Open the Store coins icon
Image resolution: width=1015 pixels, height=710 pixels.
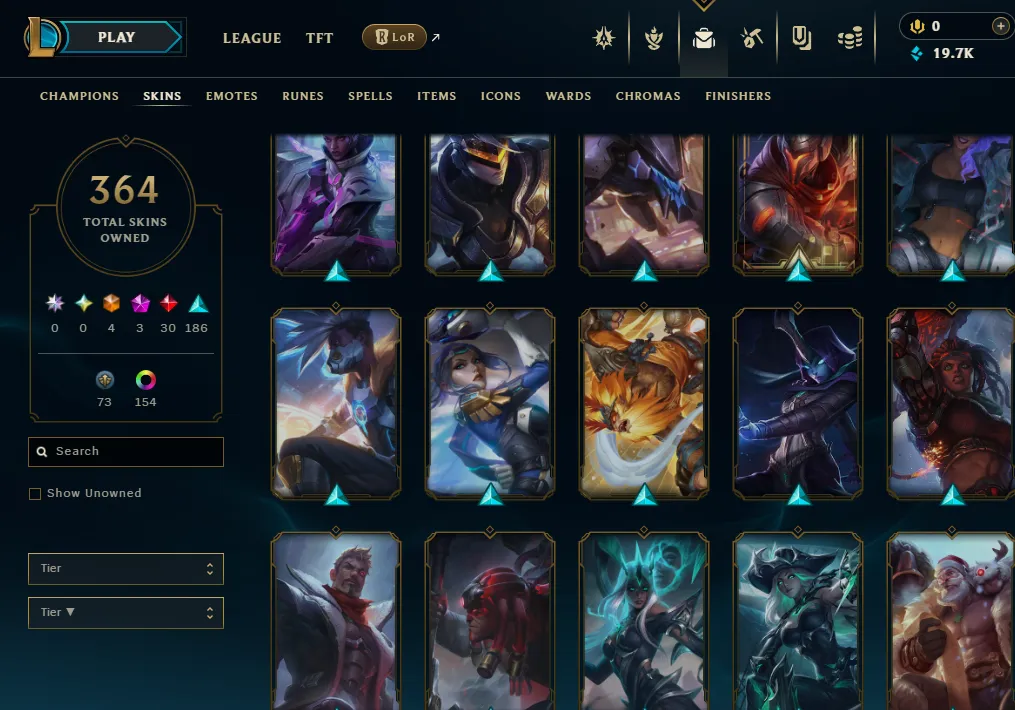click(850, 39)
